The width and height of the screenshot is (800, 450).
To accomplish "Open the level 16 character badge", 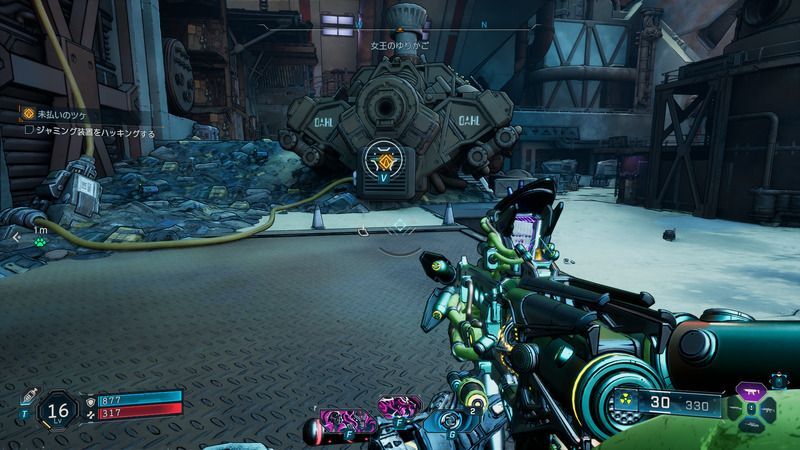I will (58, 408).
